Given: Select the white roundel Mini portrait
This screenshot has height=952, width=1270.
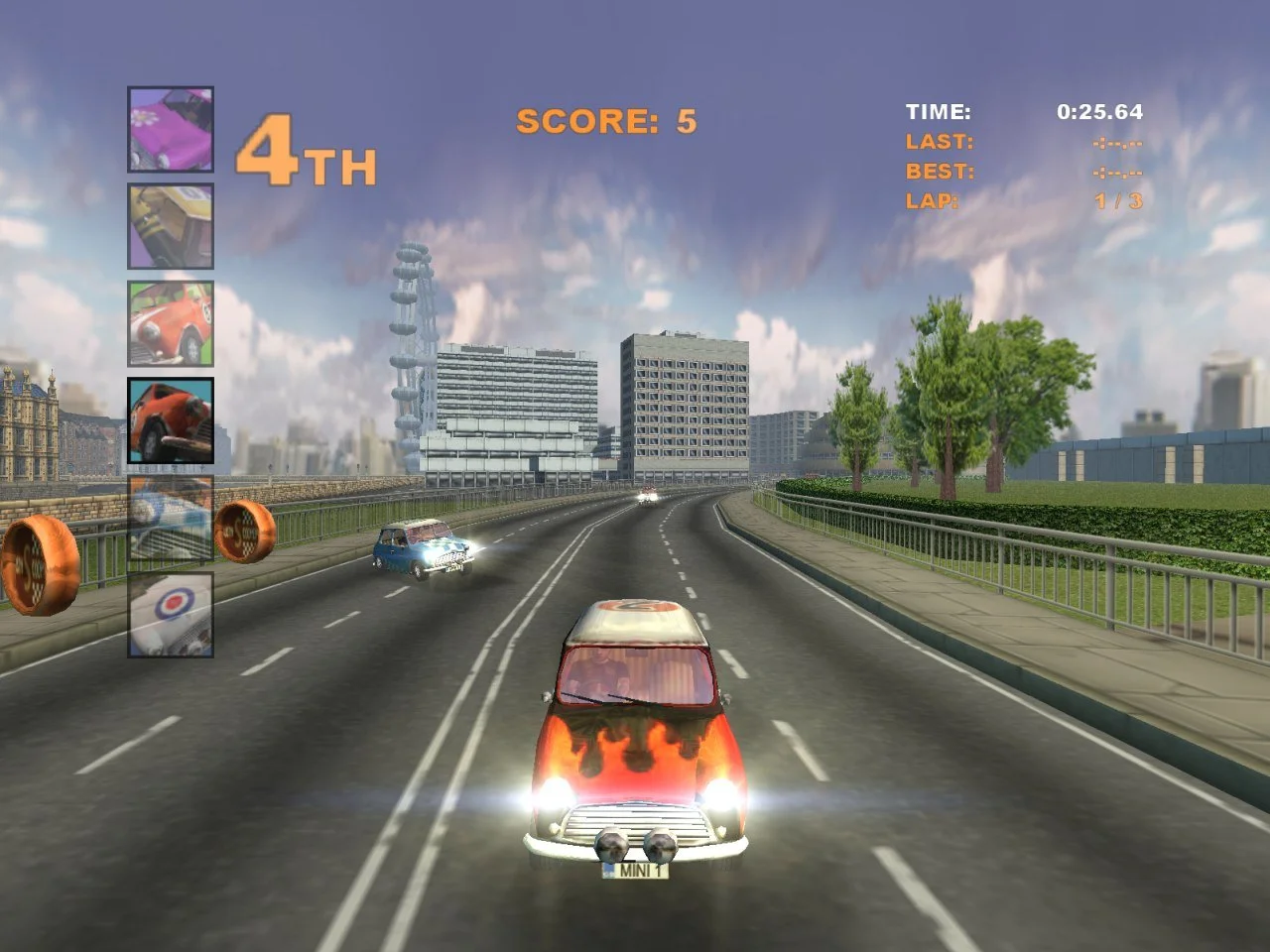Looking at the screenshot, I should click(x=169, y=615).
